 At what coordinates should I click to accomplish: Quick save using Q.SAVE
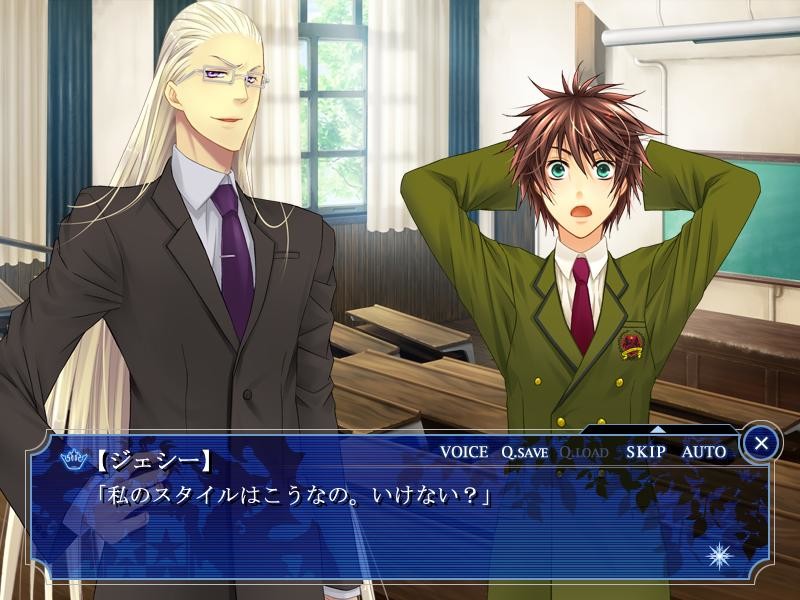coord(524,452)
